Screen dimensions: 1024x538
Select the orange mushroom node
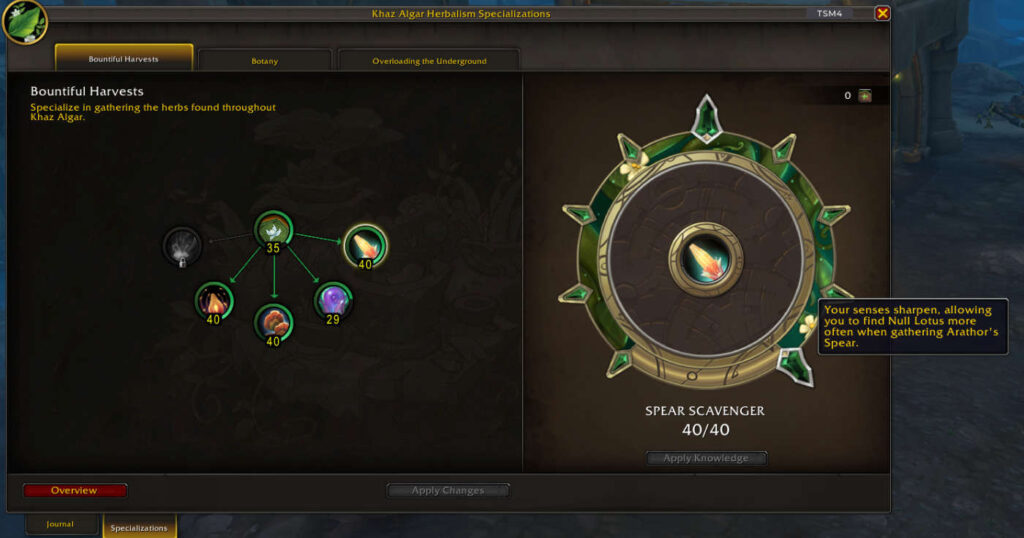click(272, 322)
